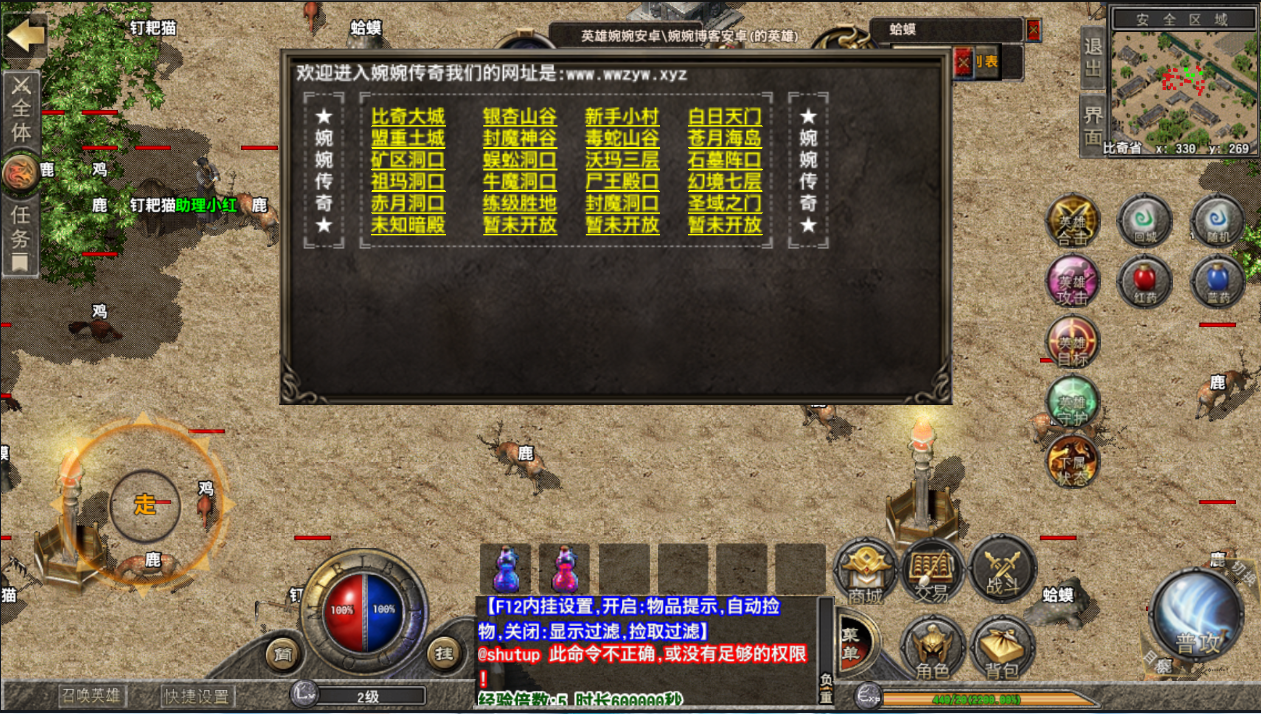This screenshot has width=1261, height=714.
Task: Activate the 回城 return-to-town scroll
Action: click(1144, 220)
